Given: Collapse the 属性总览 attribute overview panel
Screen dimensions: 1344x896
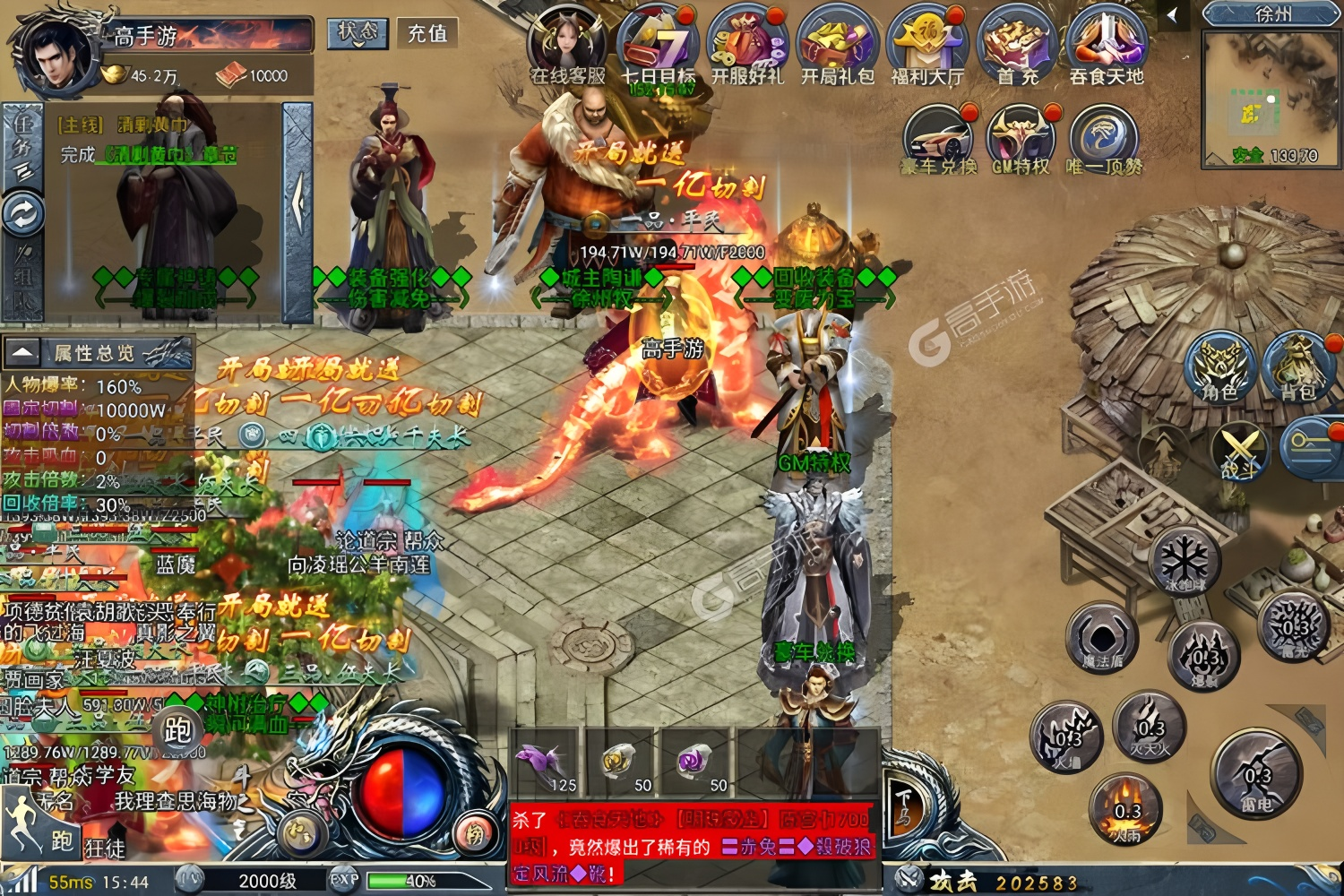Looking at the screenshot, I should coord(23,352).
